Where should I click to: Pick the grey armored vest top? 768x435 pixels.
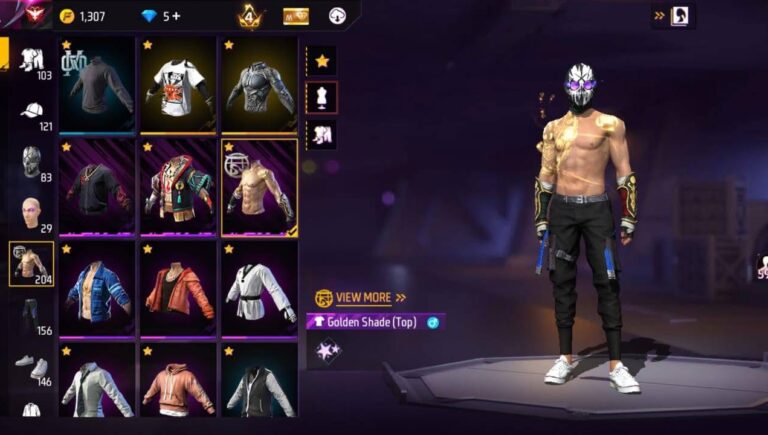pyautogui.click(x=259, y=86)
